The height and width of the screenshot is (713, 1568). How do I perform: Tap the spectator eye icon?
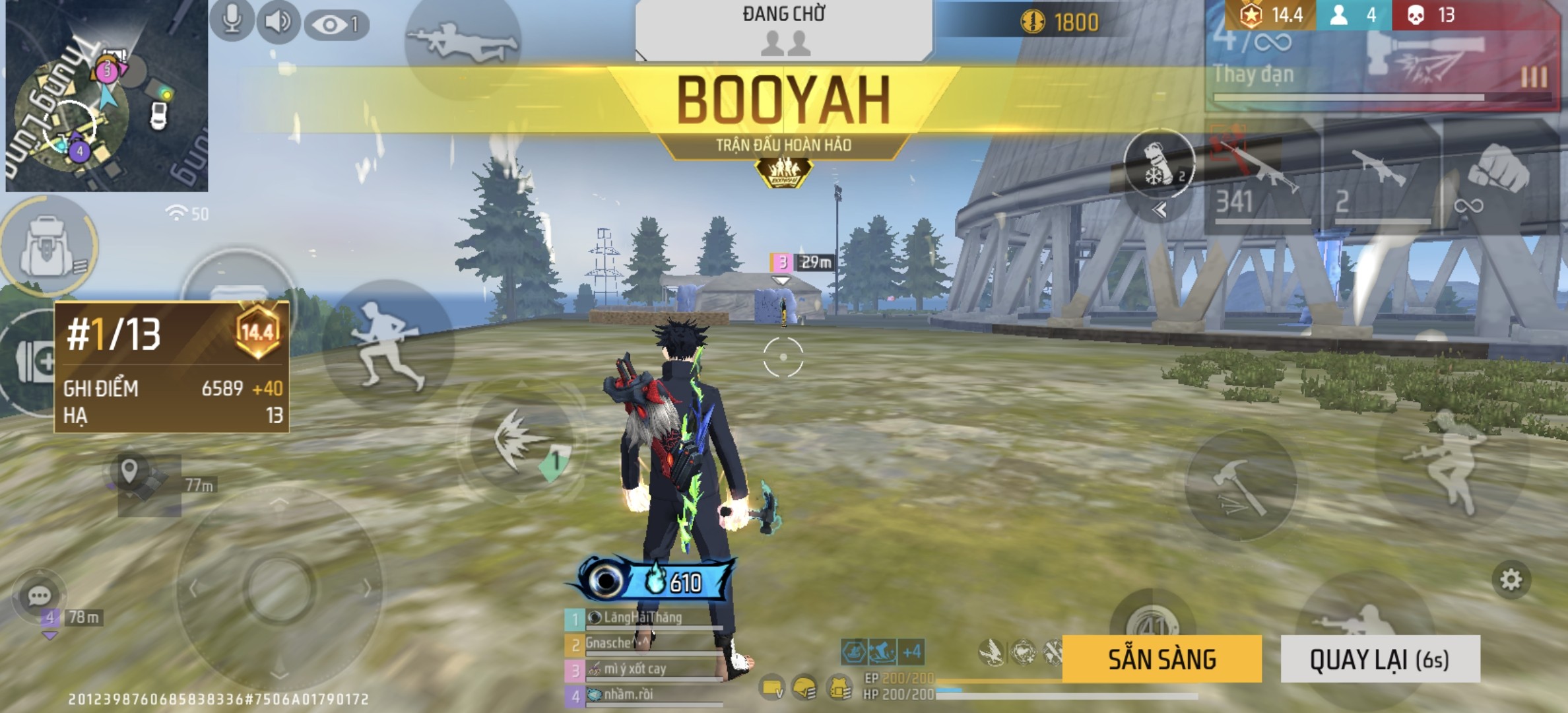click(x=336, y=25)
